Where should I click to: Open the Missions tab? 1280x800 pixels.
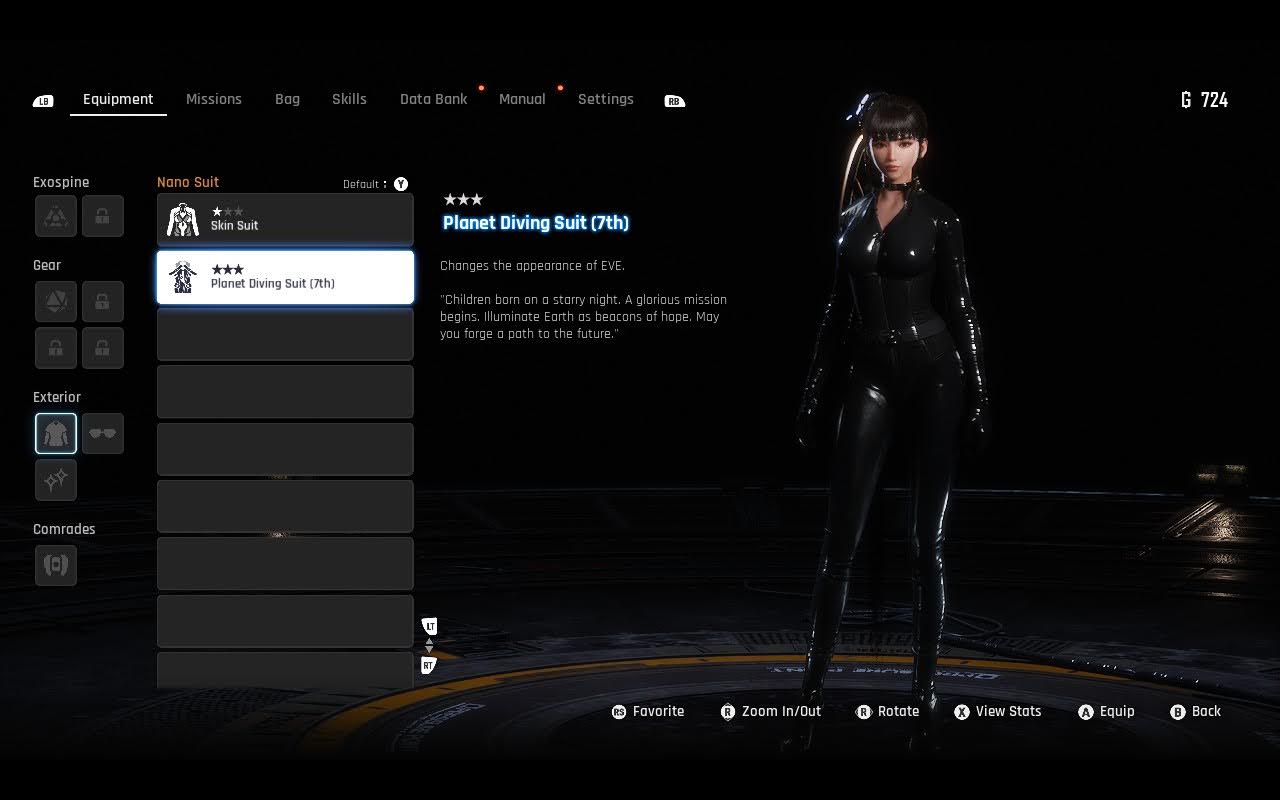click(214, 99)
